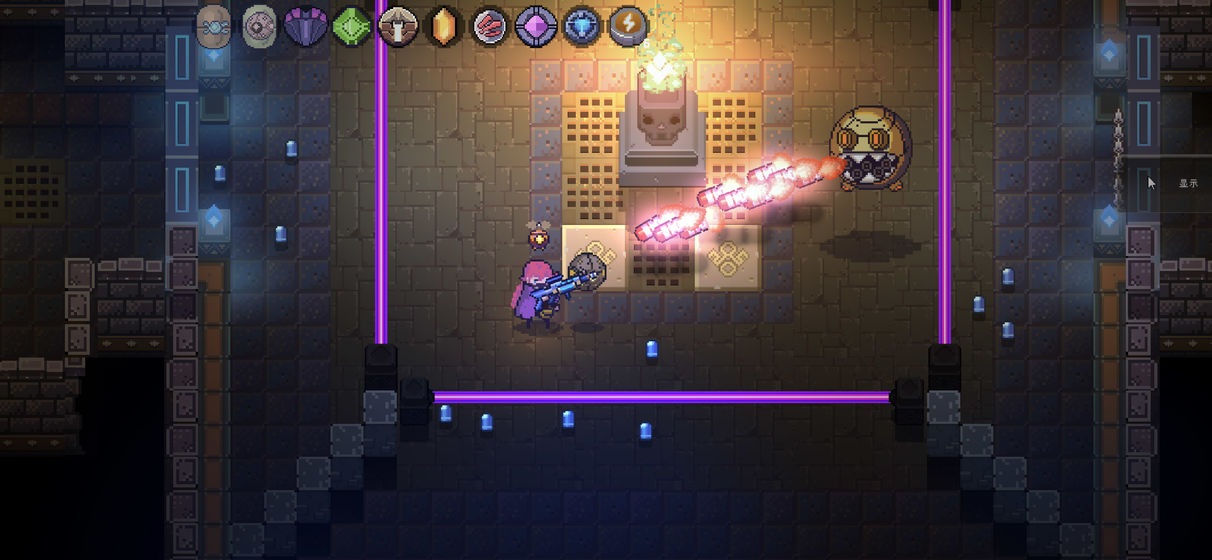1212x560 pixels.
Task: Select the orange crystal relic icon
Action: pos(444,26)
